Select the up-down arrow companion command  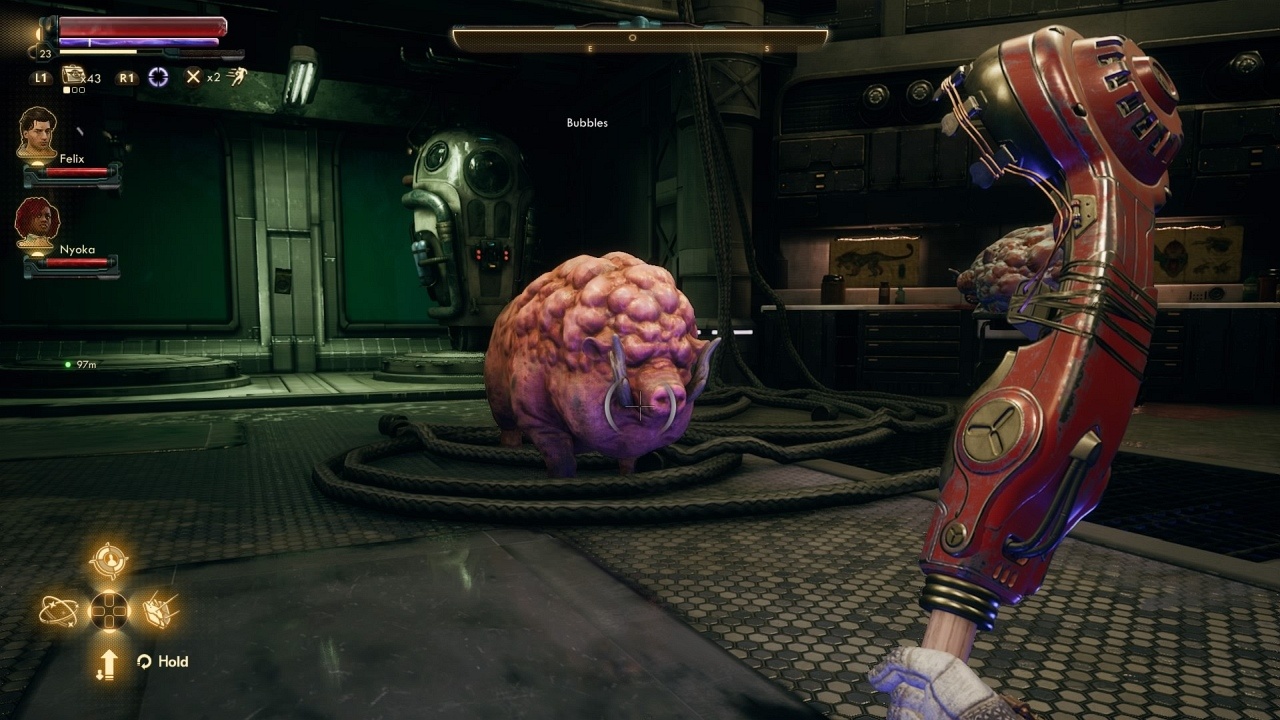click(108, 662)
